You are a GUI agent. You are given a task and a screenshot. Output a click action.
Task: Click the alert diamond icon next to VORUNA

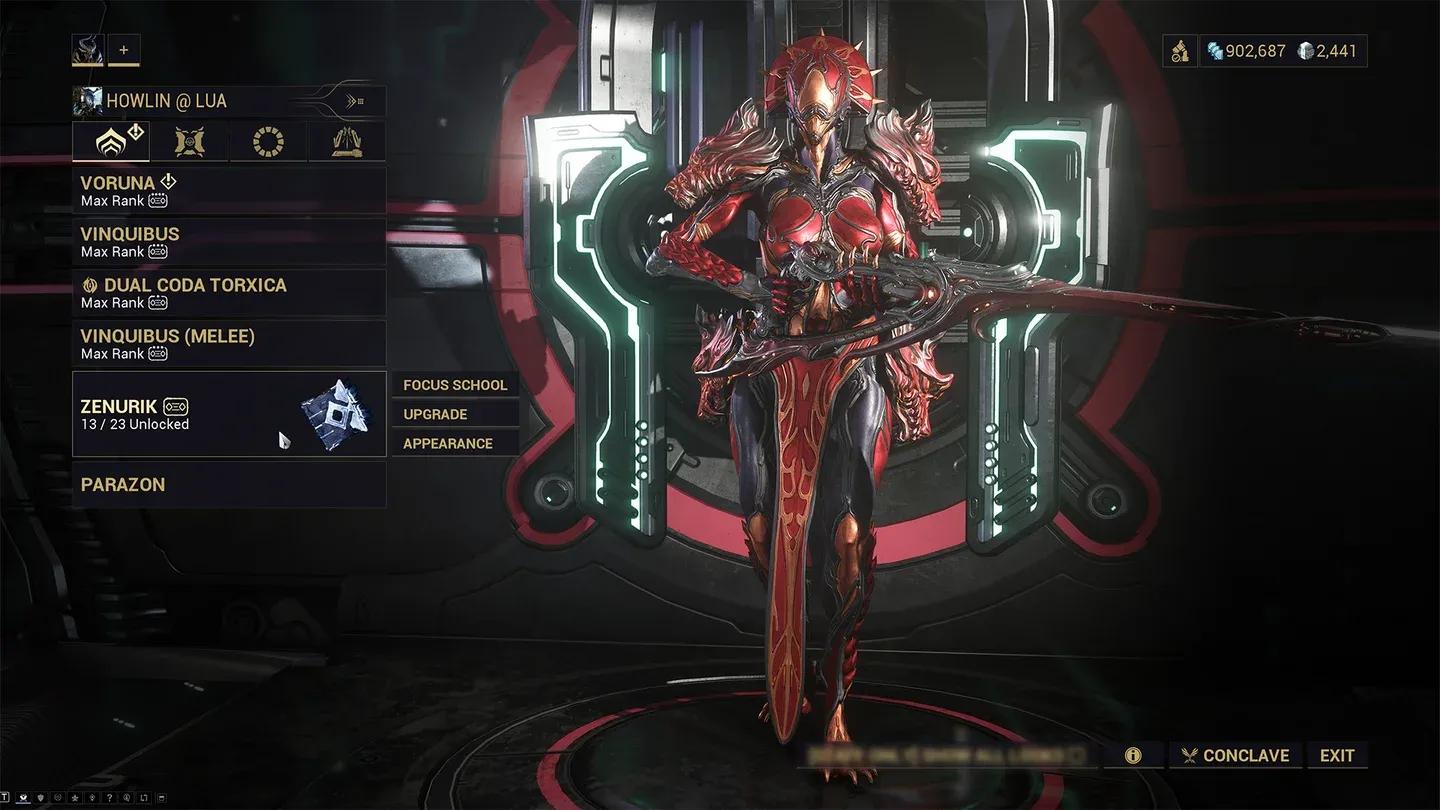pos(167,181)
